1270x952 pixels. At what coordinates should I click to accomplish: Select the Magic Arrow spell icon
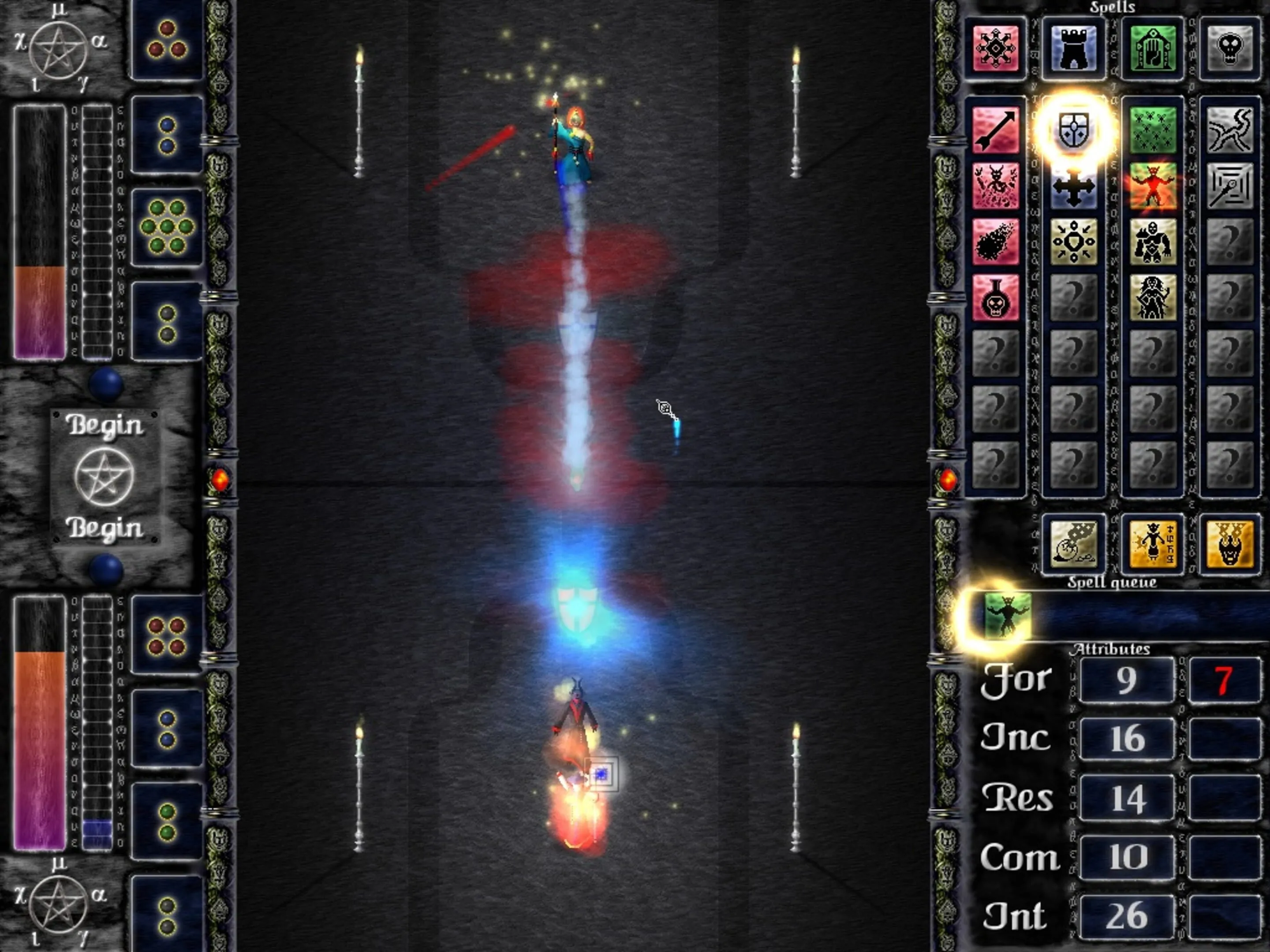[997, 130]
